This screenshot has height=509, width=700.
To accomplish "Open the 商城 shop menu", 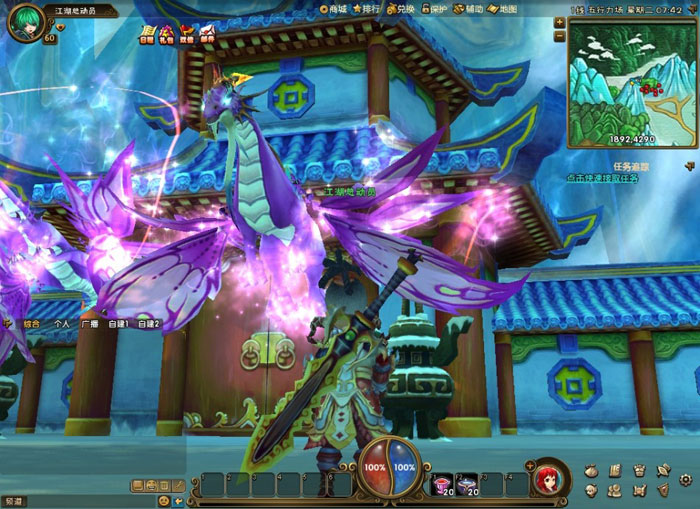I will coord(335,9).
